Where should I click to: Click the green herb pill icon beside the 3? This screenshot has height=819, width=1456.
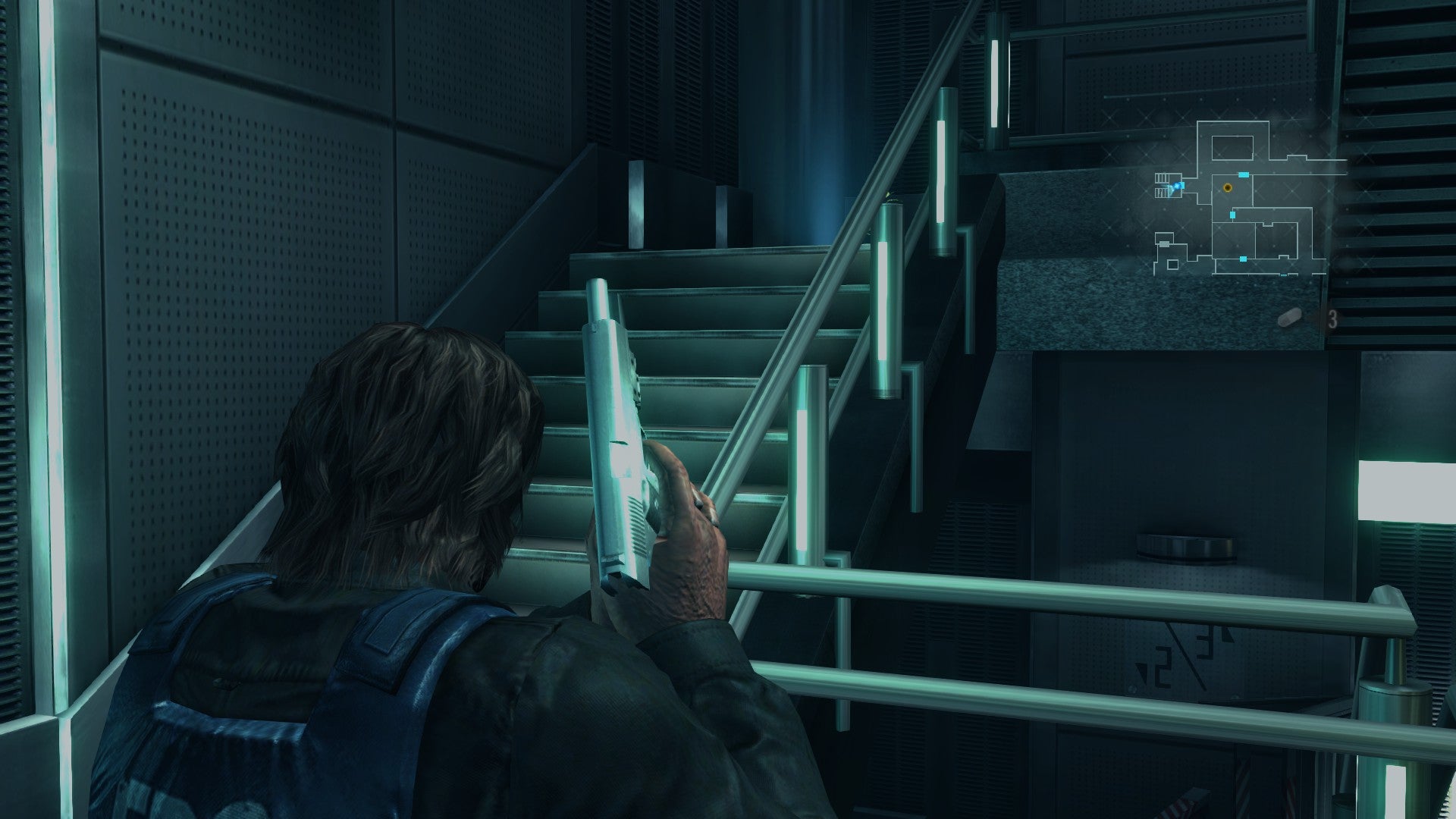pos(1290,317)
